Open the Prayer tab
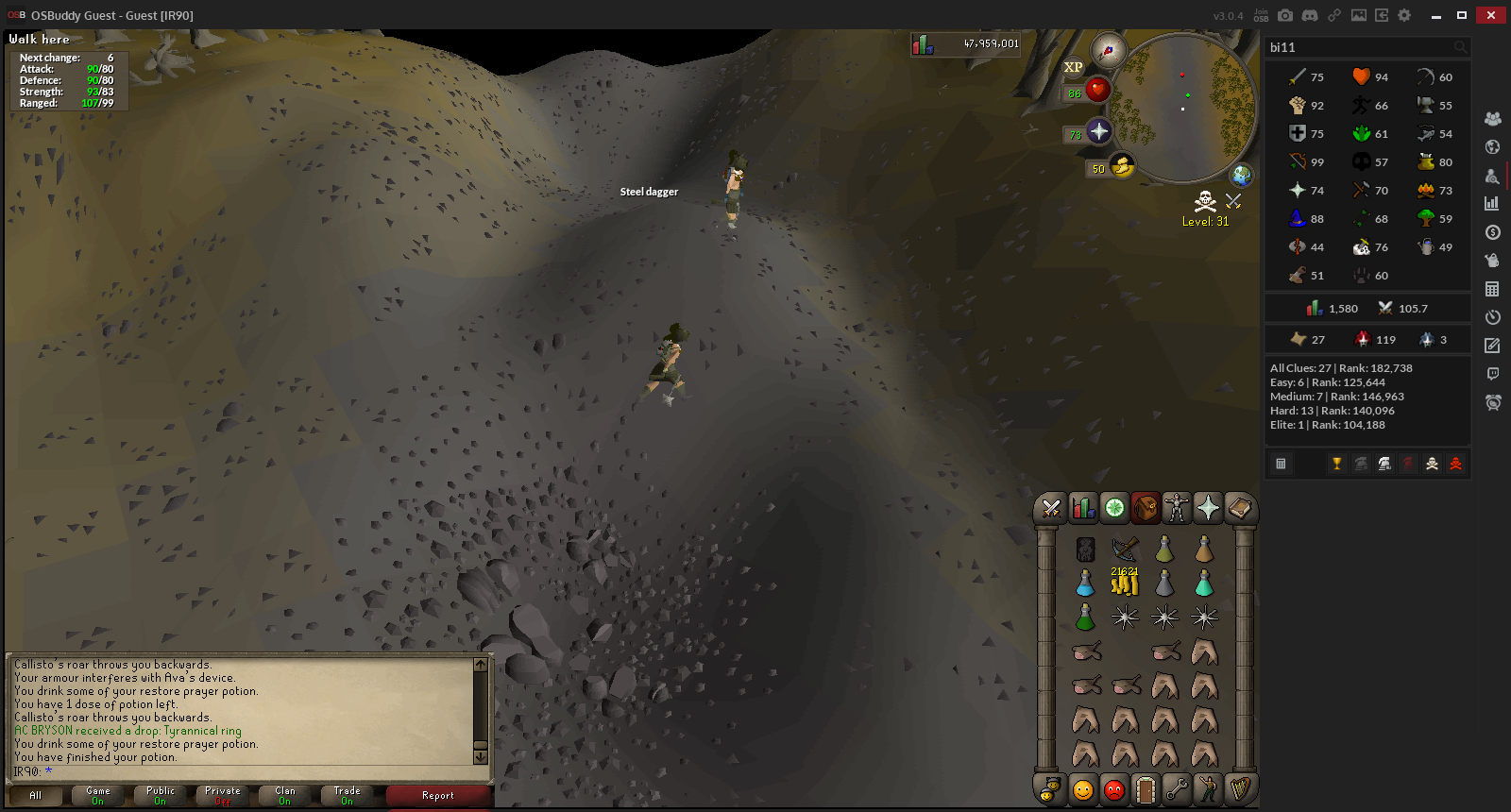Viewport: 1511px width, 812px height. (1208, 509)
